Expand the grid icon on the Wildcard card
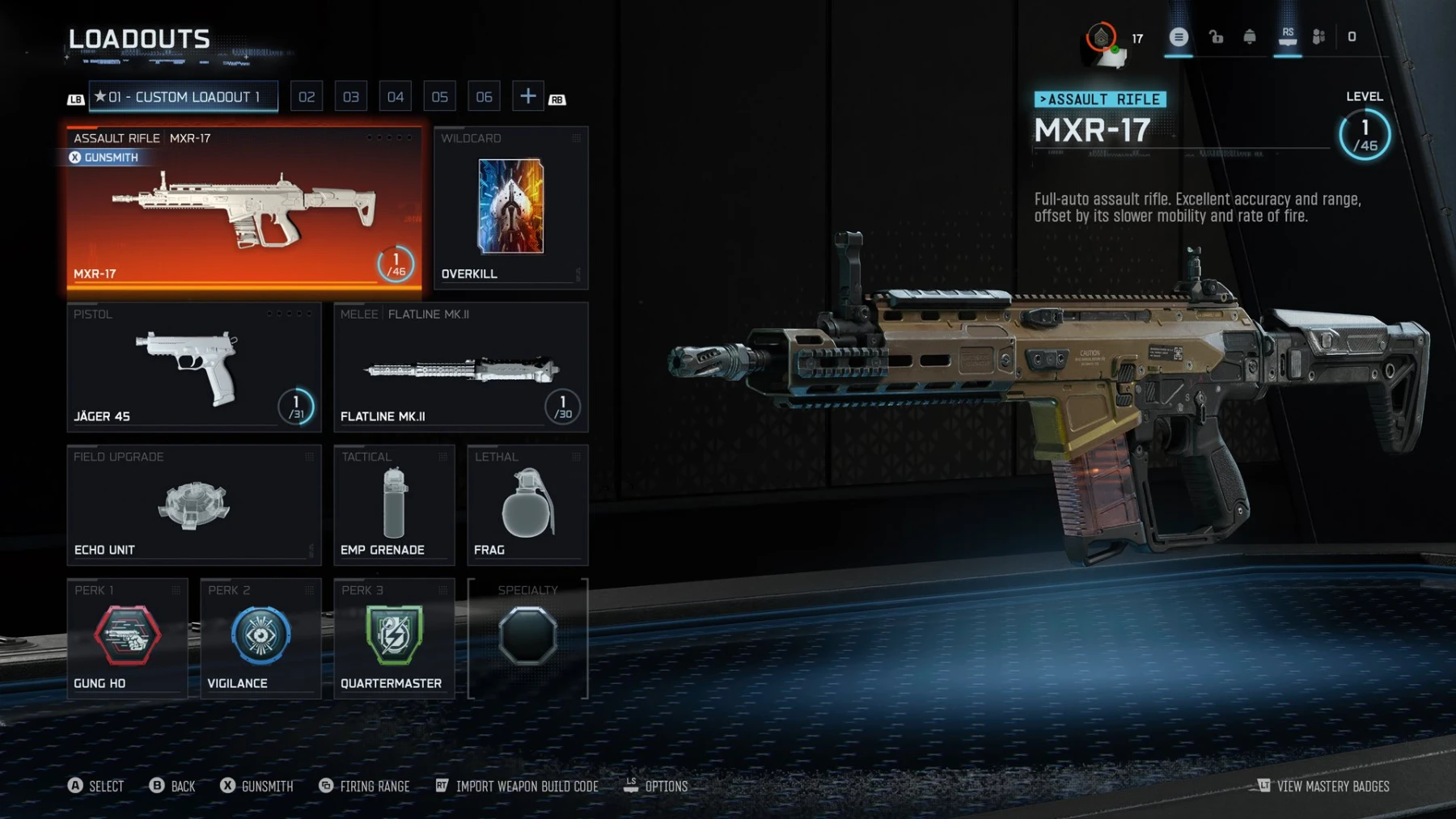 (x=576, y=138)
